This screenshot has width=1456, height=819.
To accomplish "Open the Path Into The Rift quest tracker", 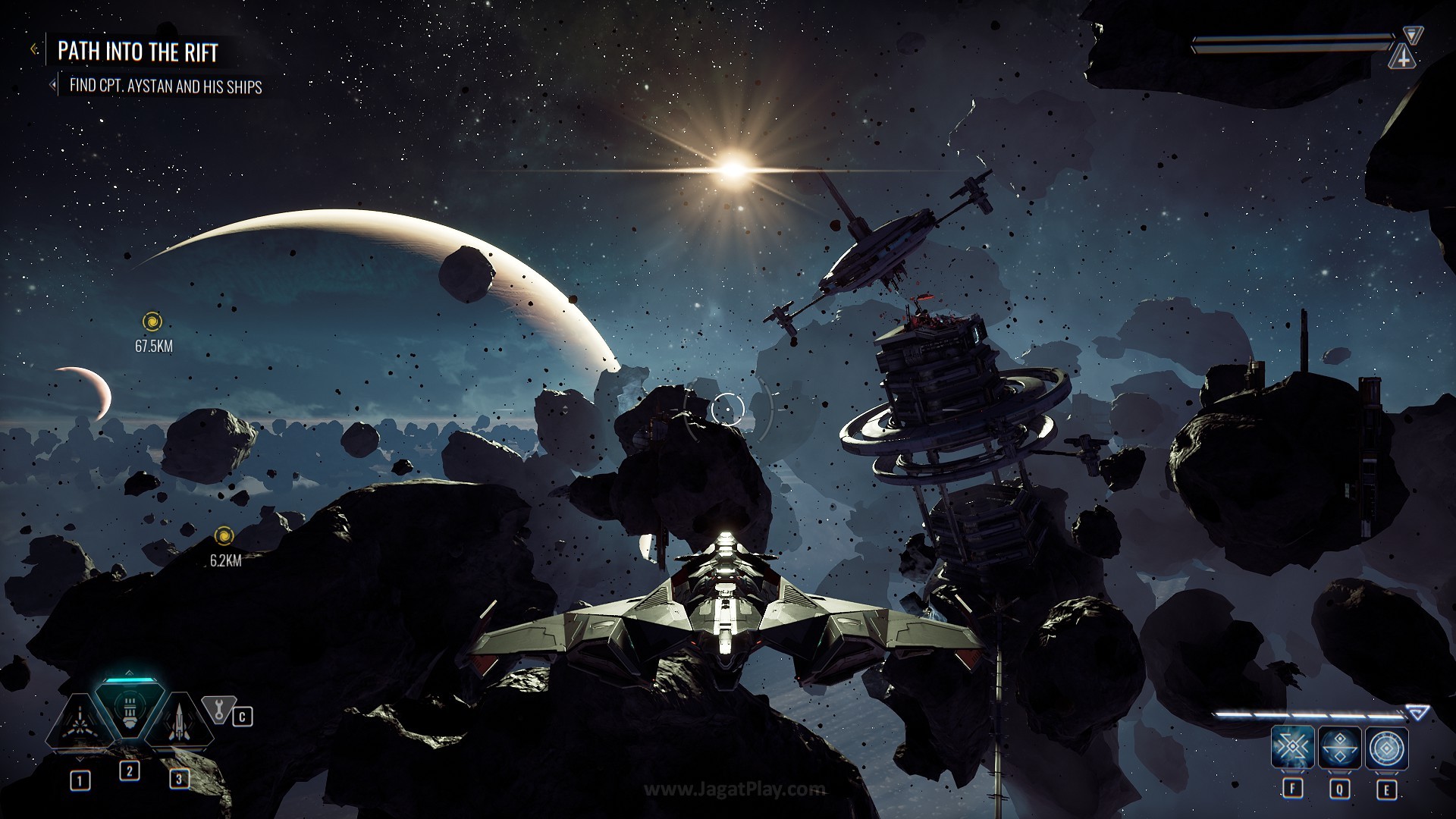I will point(137,52).
